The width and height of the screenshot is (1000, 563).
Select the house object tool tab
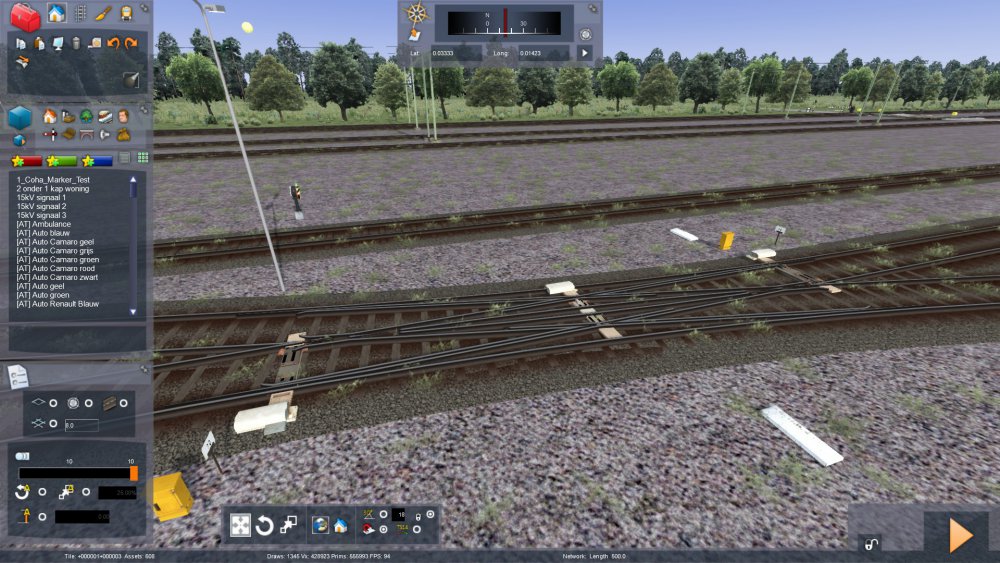coord(56,13)
